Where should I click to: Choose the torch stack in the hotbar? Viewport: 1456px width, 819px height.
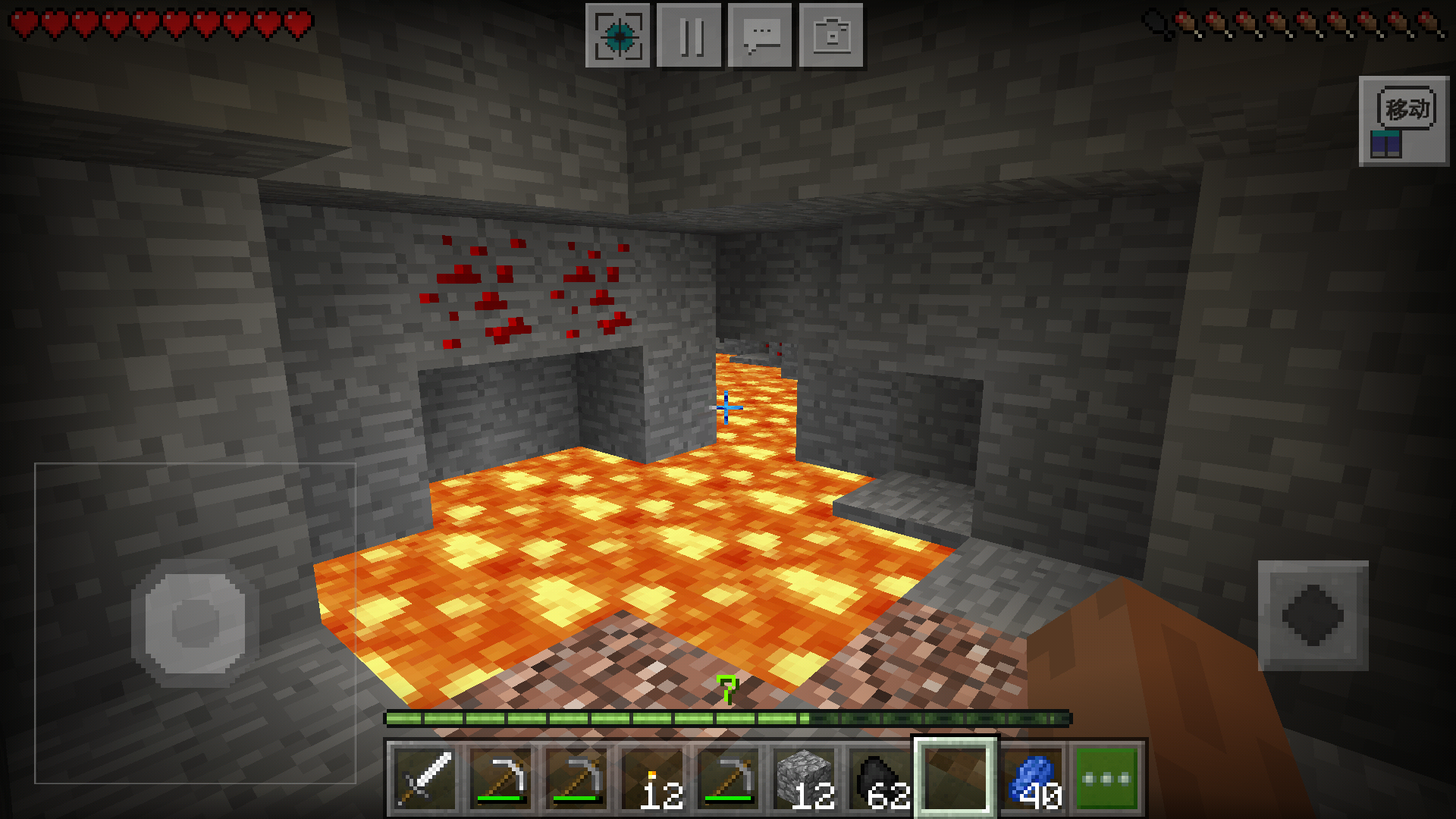pos(653,779)
